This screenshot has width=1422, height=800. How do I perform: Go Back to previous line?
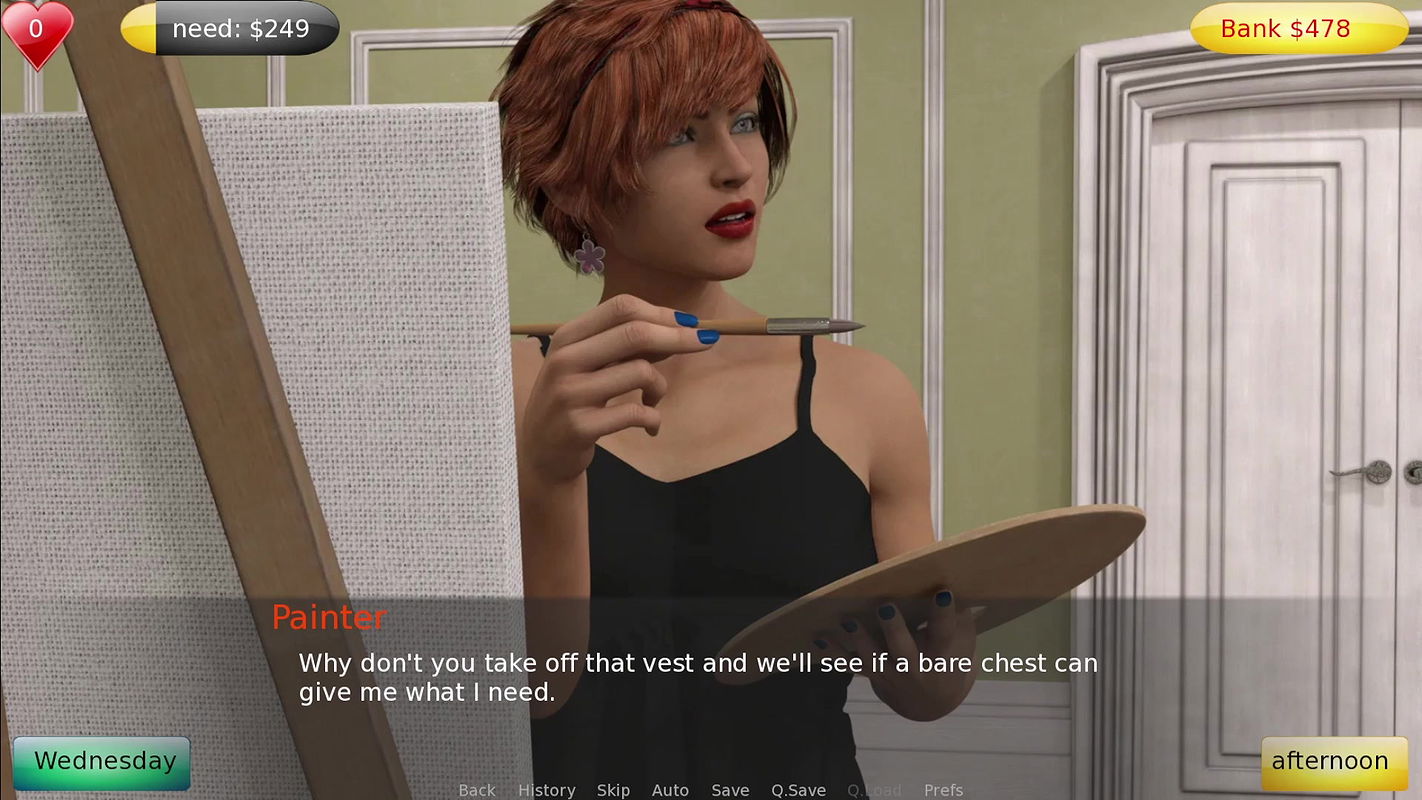477,790
